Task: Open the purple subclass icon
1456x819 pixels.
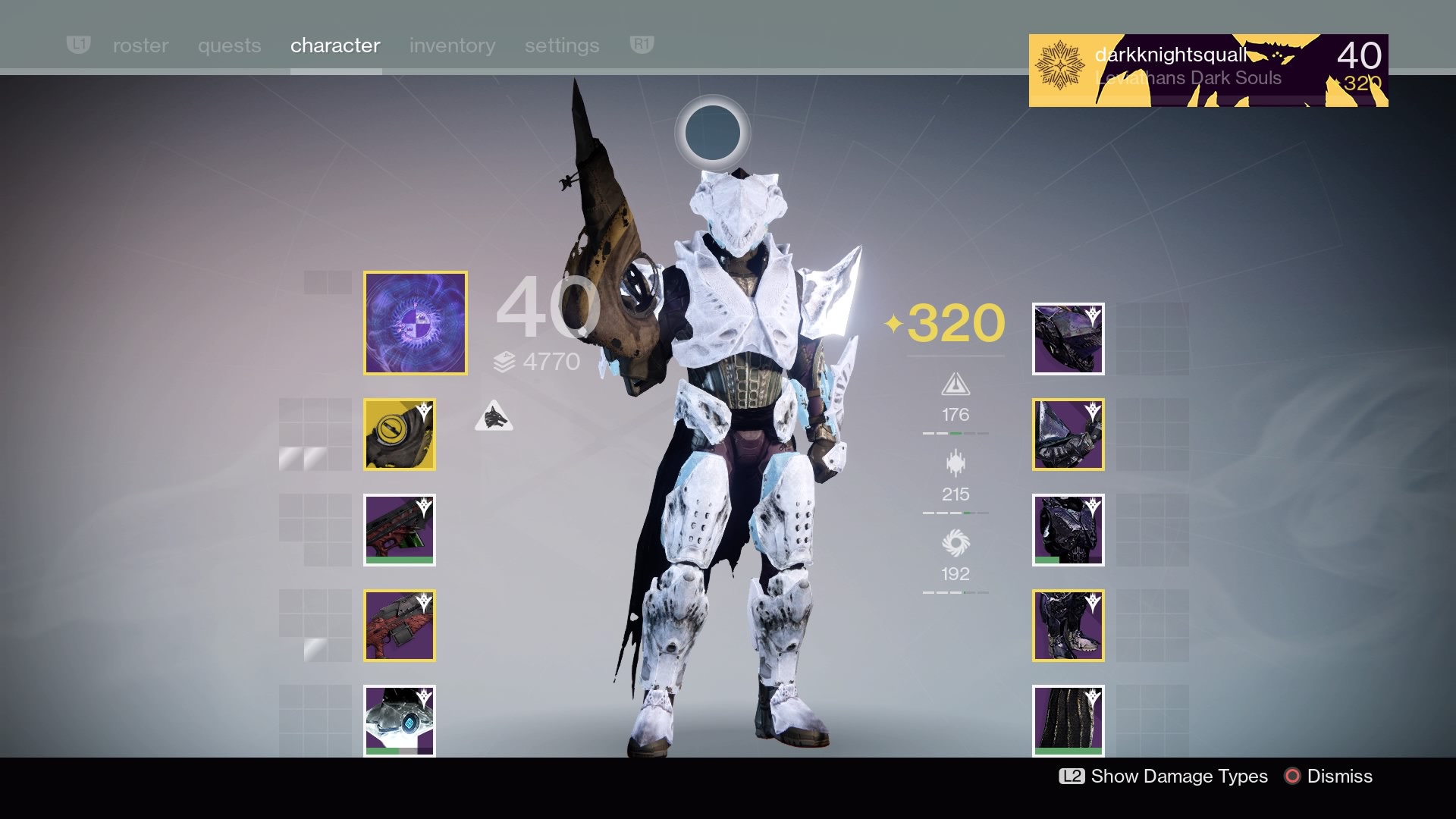Action: pyautogui.click(x=416, y=323)
